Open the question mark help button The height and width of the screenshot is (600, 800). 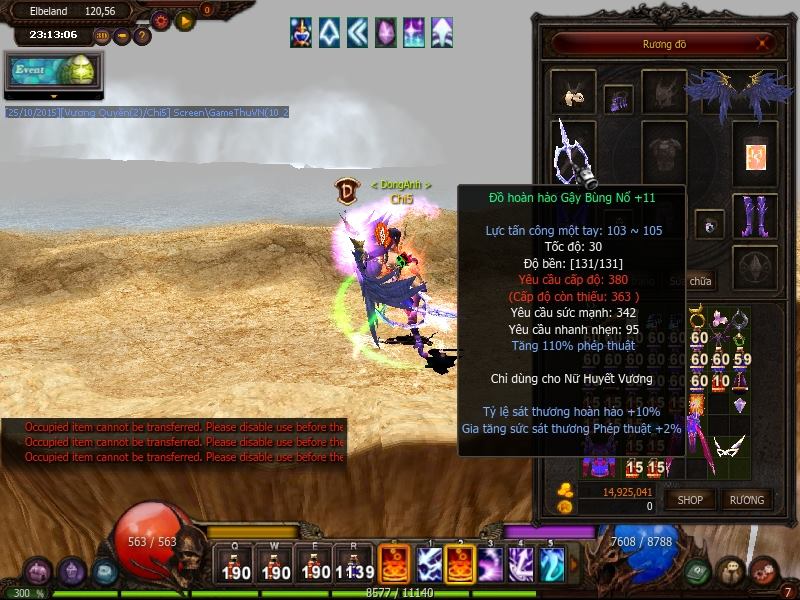[x=142, y=36]
